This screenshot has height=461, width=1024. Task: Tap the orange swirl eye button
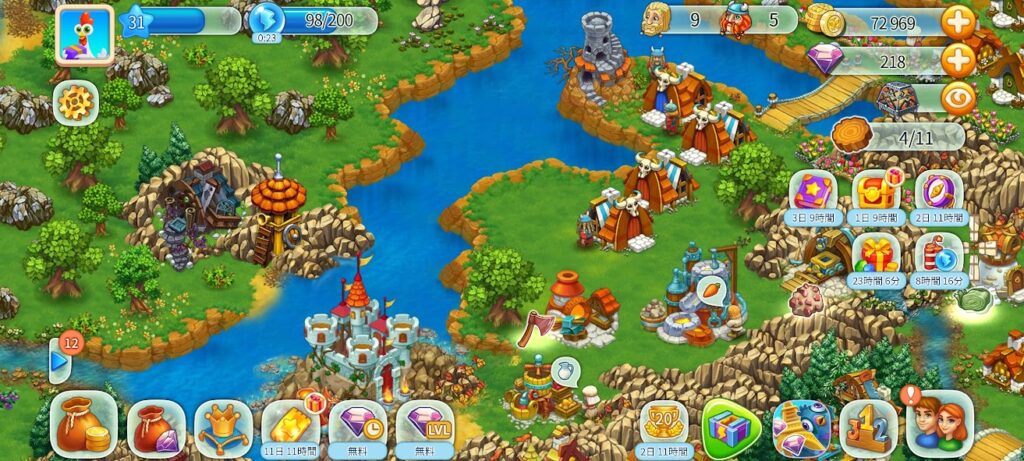(958, 98)
